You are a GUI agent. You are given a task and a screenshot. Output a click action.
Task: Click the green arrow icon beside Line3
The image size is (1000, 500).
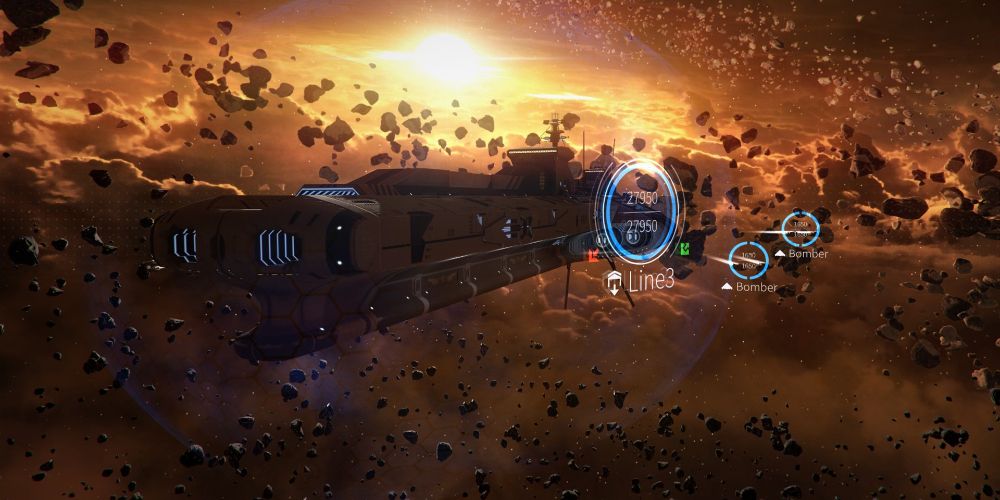click(684, 248)
